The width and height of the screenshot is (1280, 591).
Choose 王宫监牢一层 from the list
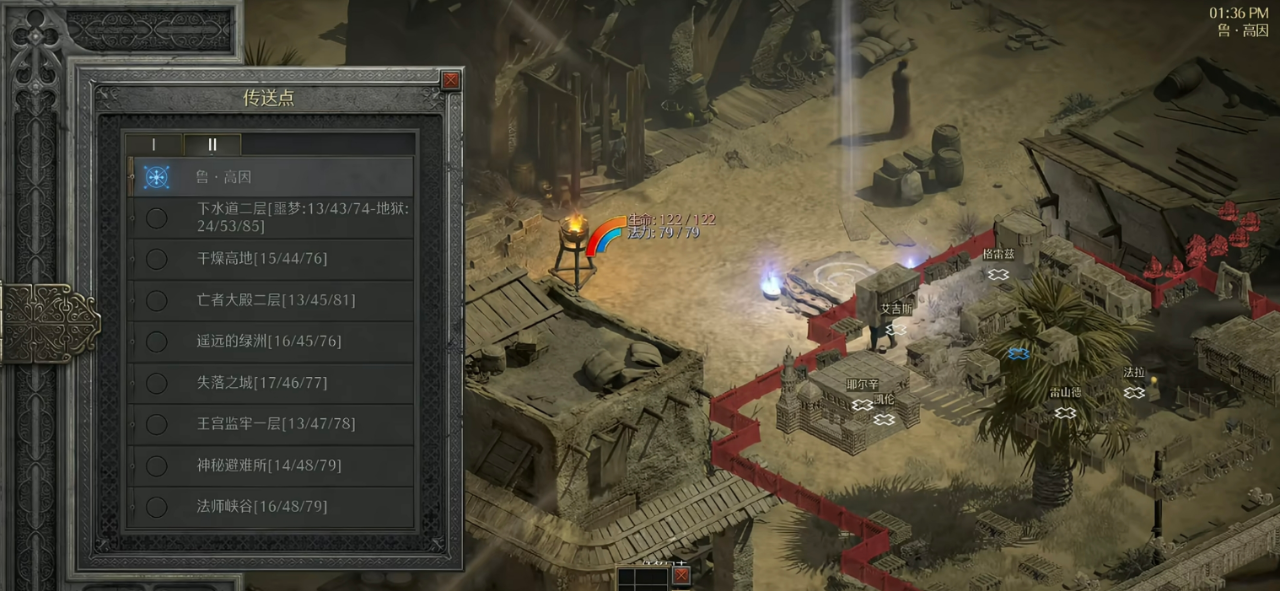[x=270, y=424]
